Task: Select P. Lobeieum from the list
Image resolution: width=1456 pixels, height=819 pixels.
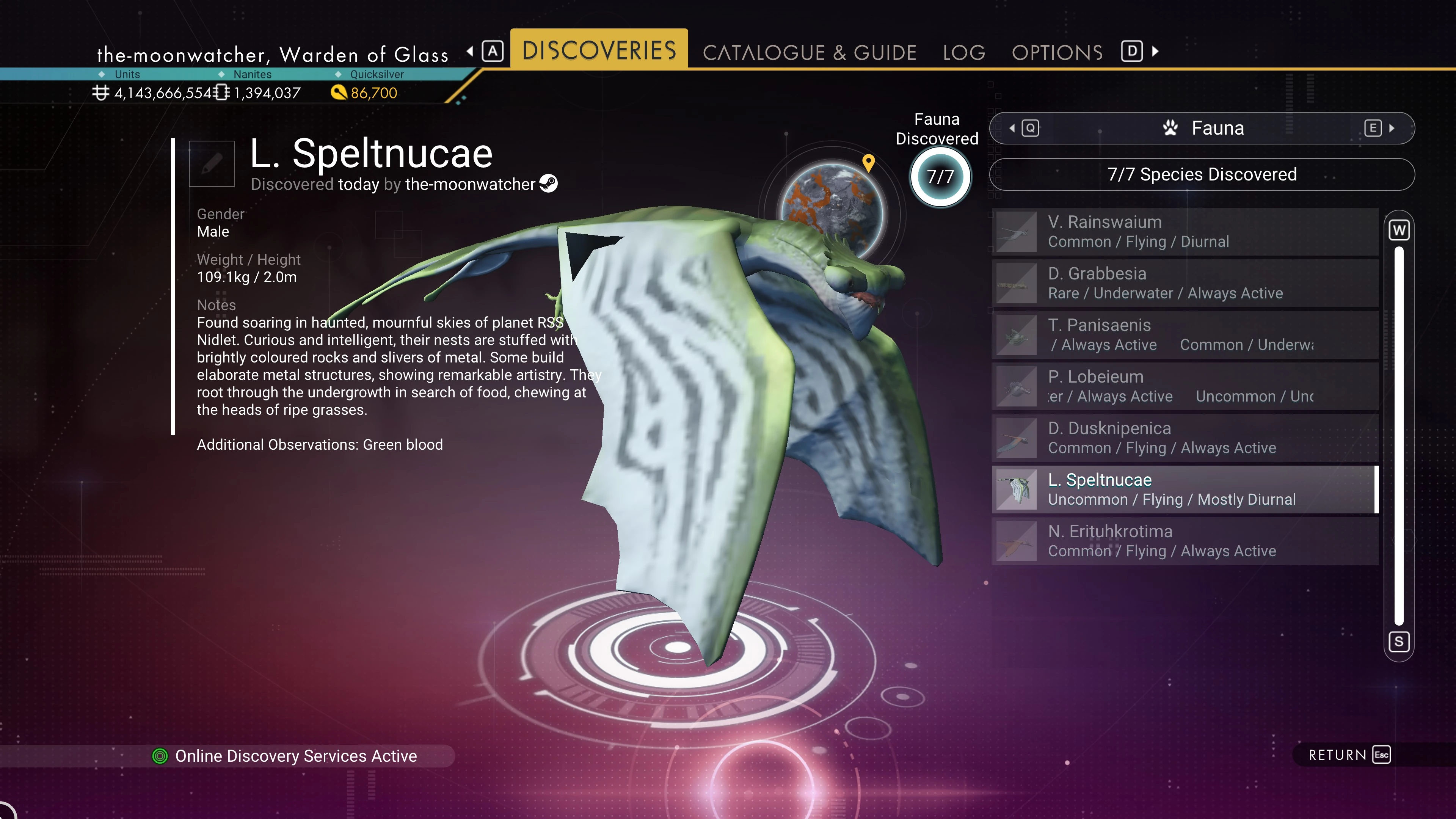Action: pyautogui.click(x=1185, y=387)
